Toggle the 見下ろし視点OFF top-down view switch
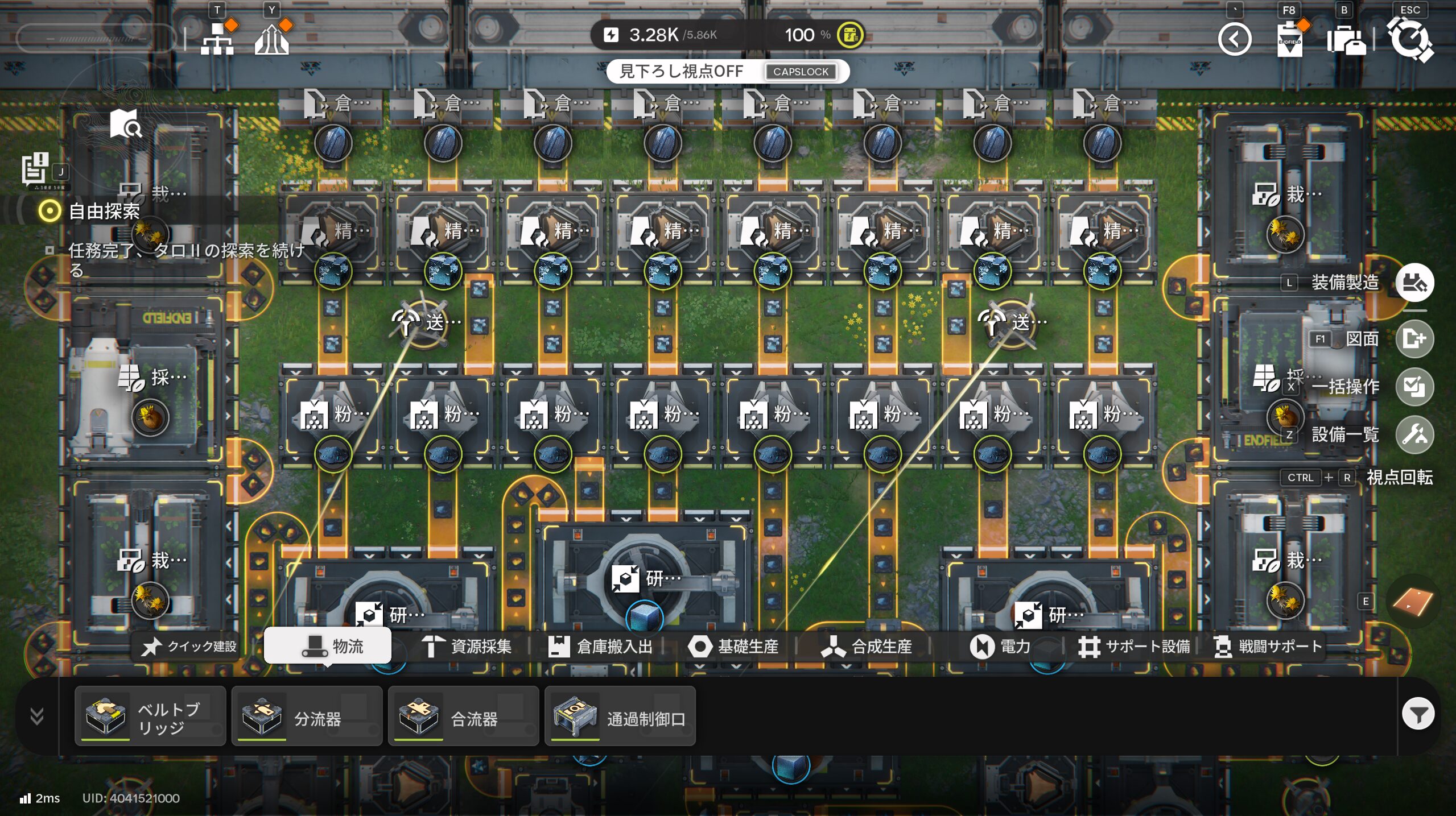Screen dimensions: 1456x816 (728, 72)
